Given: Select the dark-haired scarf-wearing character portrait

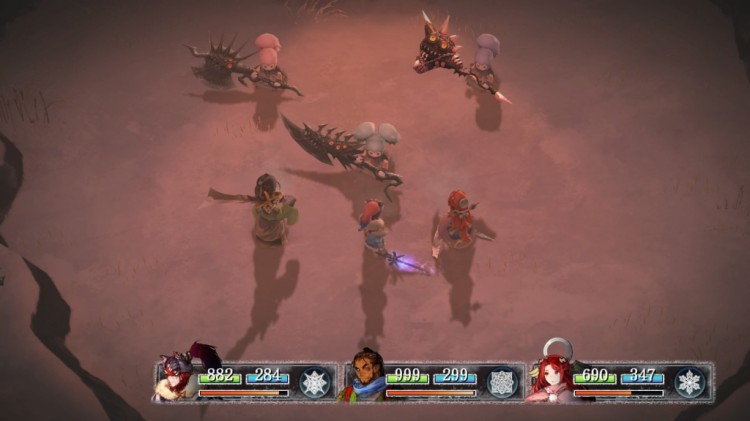Looking at the screenshot, I should 364,378.
